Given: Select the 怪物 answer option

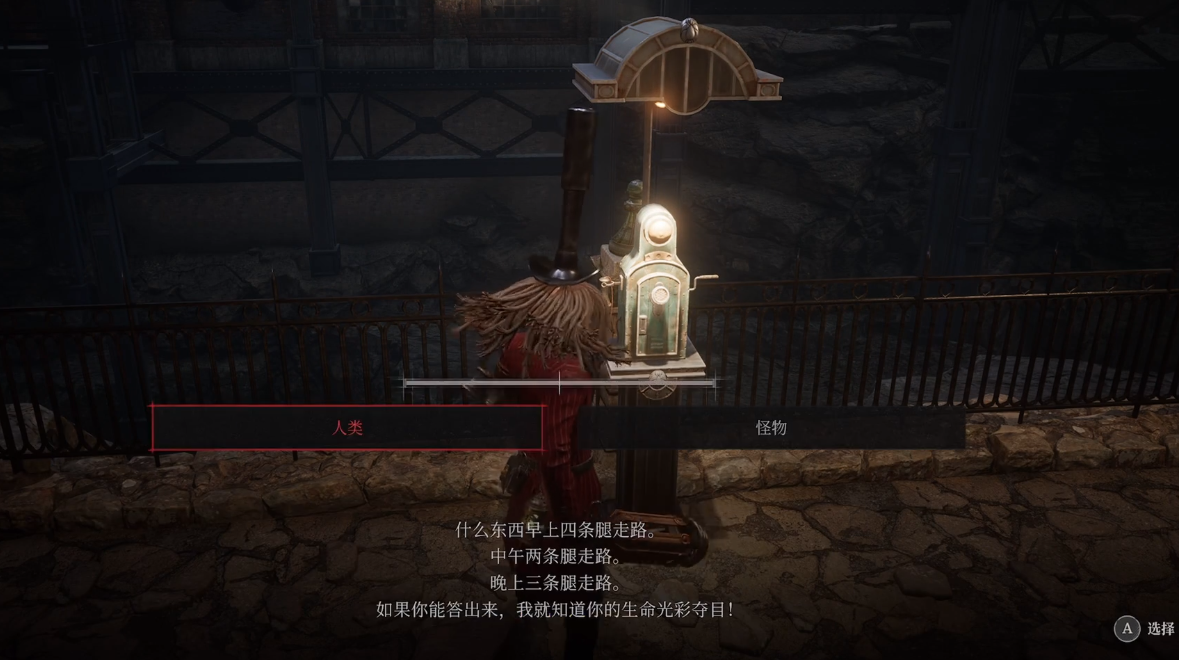Looking at the screenshot, I should (x=770, y=428).
